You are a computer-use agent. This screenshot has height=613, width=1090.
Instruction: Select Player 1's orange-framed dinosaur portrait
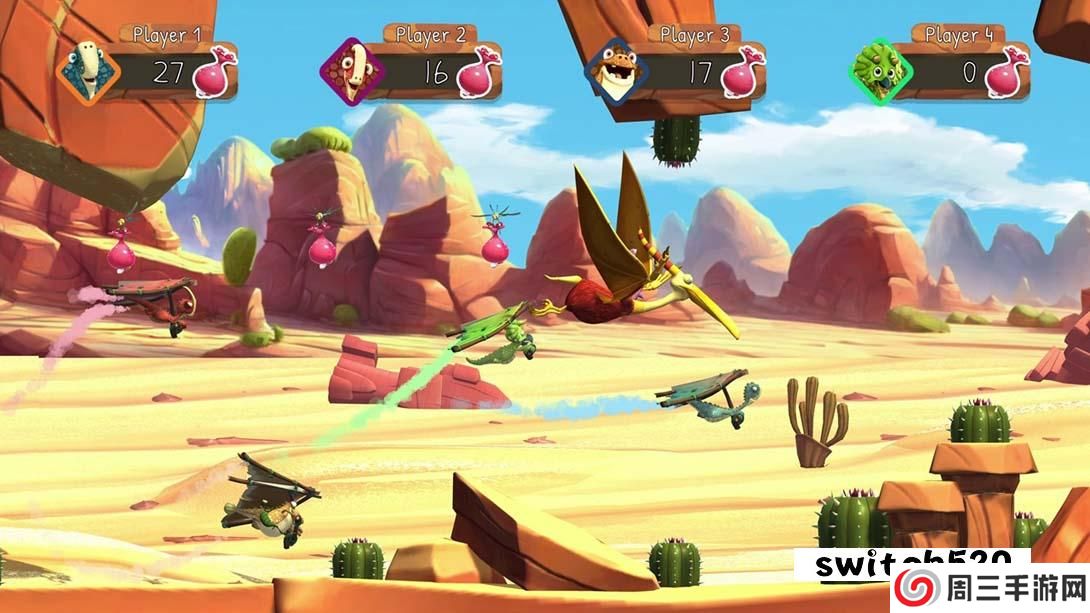coord(87,71)
